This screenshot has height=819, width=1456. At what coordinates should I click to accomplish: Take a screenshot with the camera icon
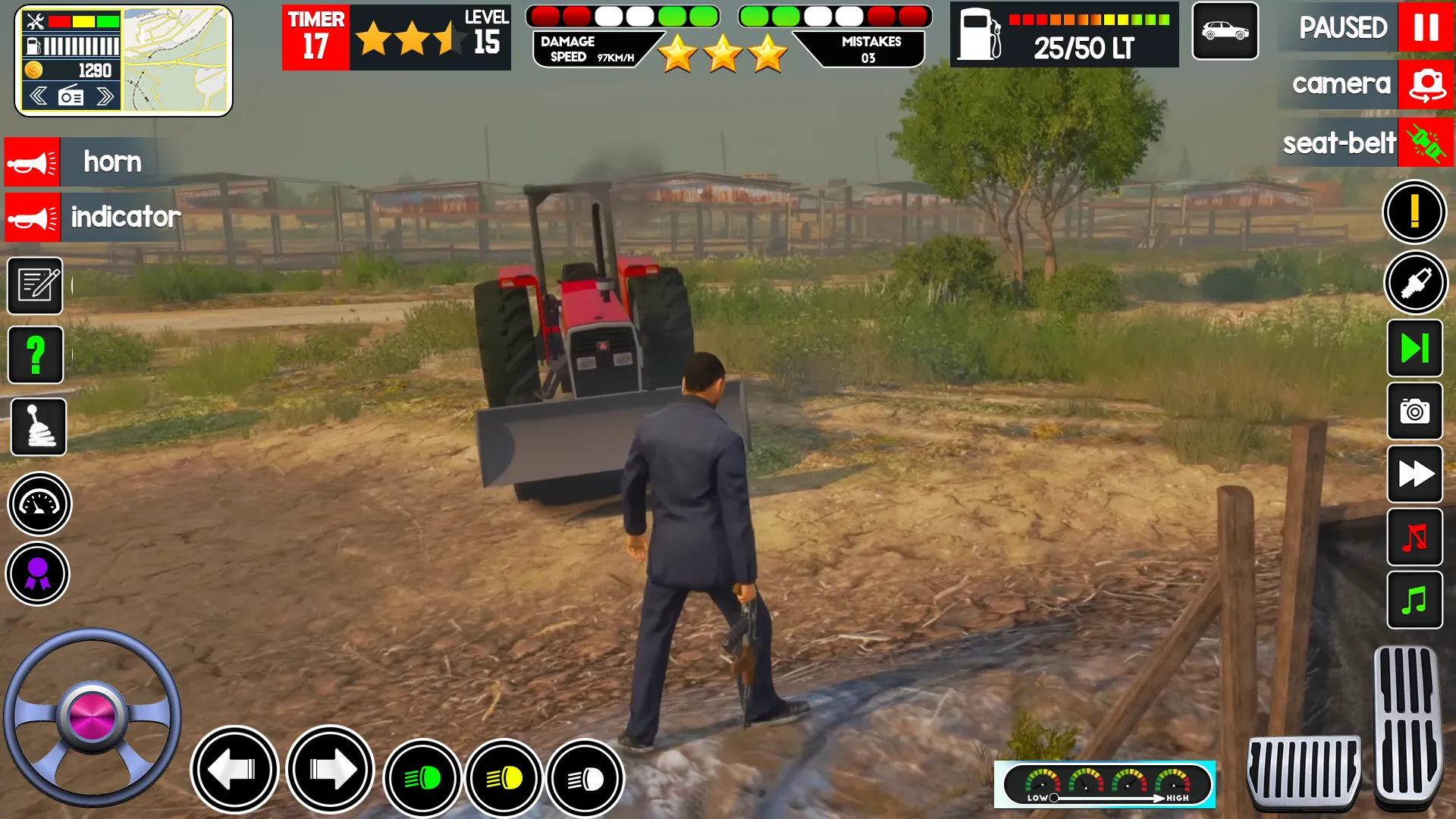click(x=1414, y=412)
